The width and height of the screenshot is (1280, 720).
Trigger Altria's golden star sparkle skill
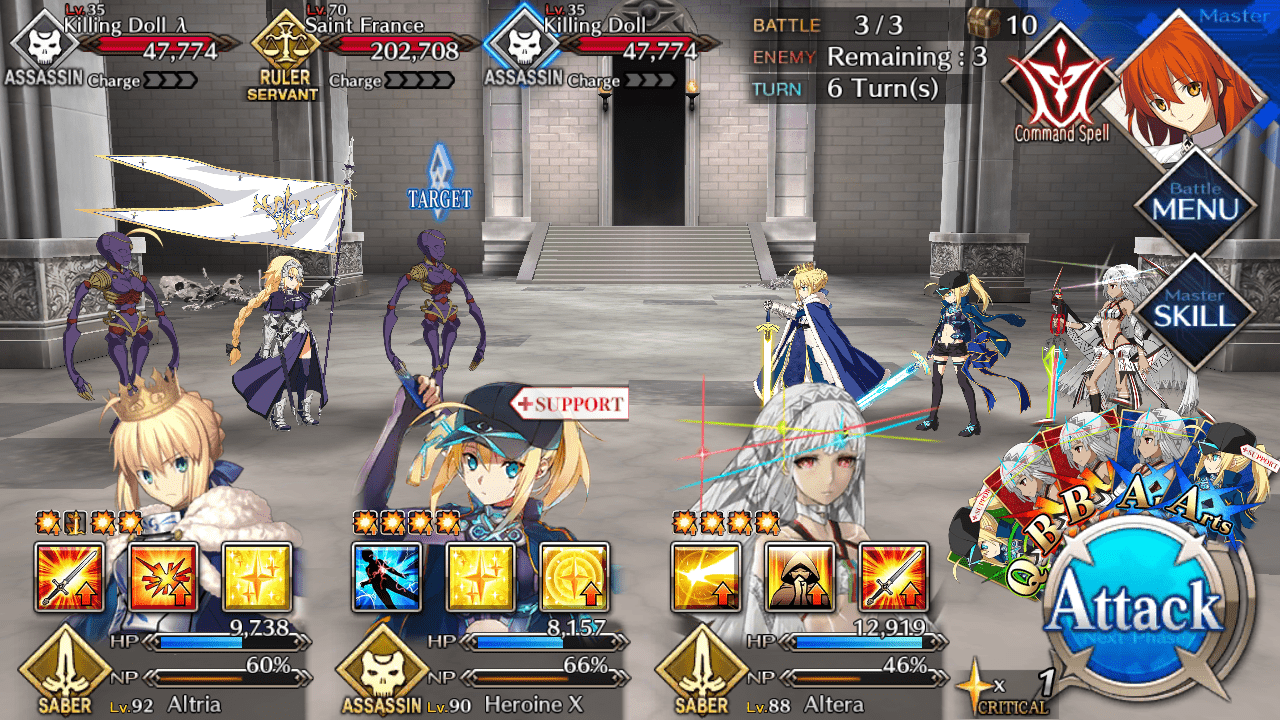point(256,577)
